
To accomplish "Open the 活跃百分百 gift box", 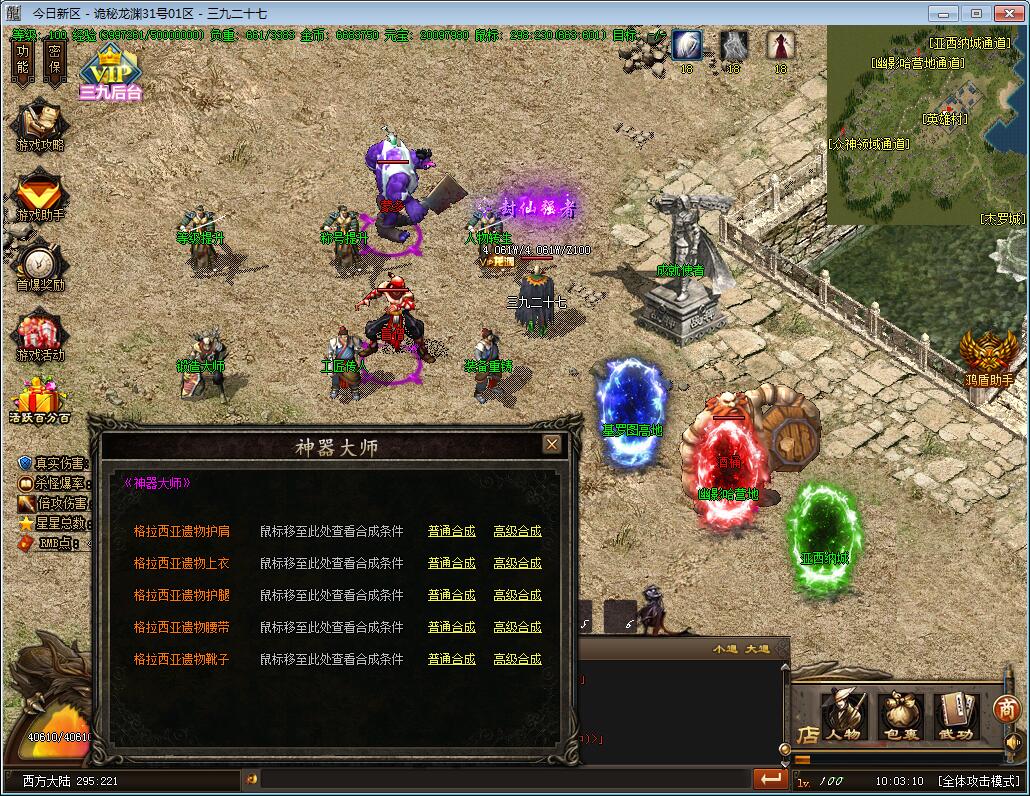I will 39,398.
